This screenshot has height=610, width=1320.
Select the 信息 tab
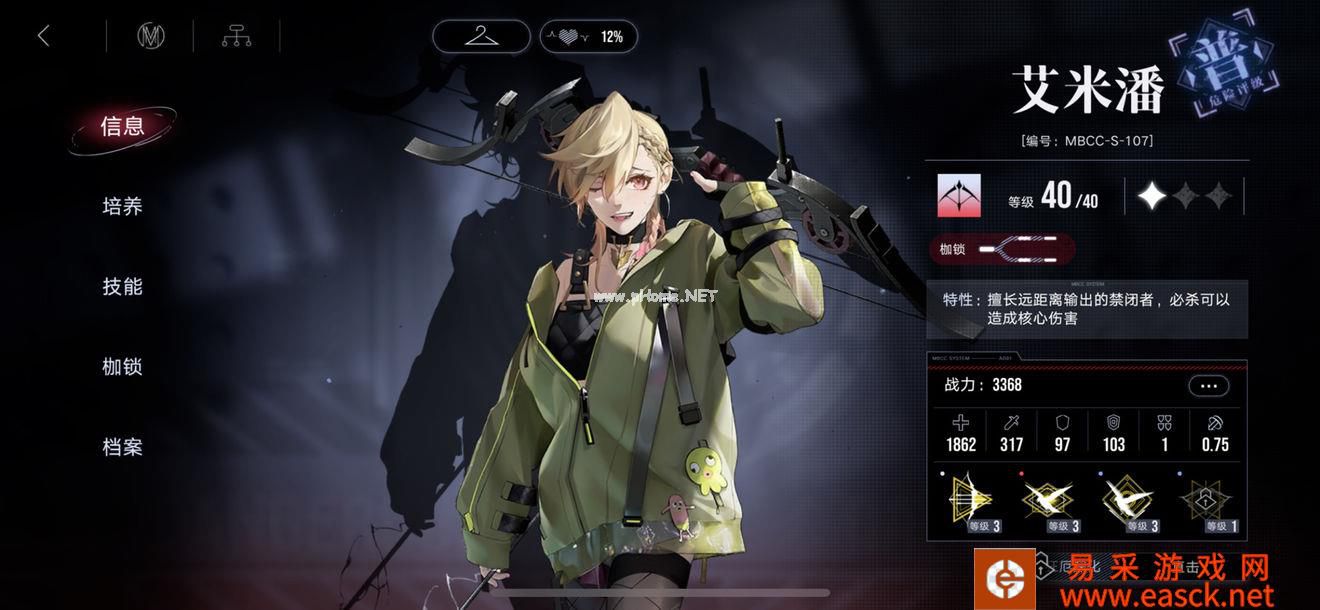[x=122, y=127]
